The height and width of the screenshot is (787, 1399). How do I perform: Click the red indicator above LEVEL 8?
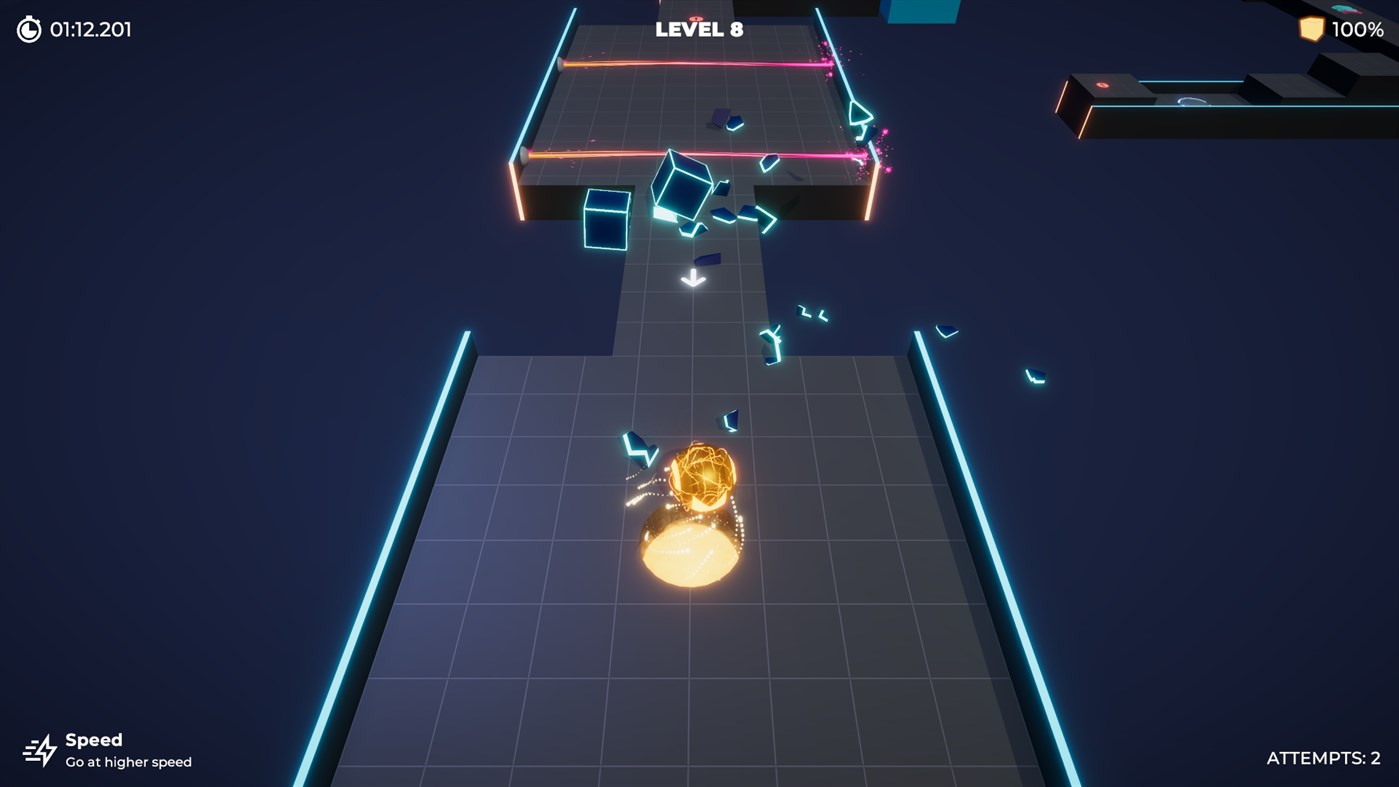pos(696,18)
